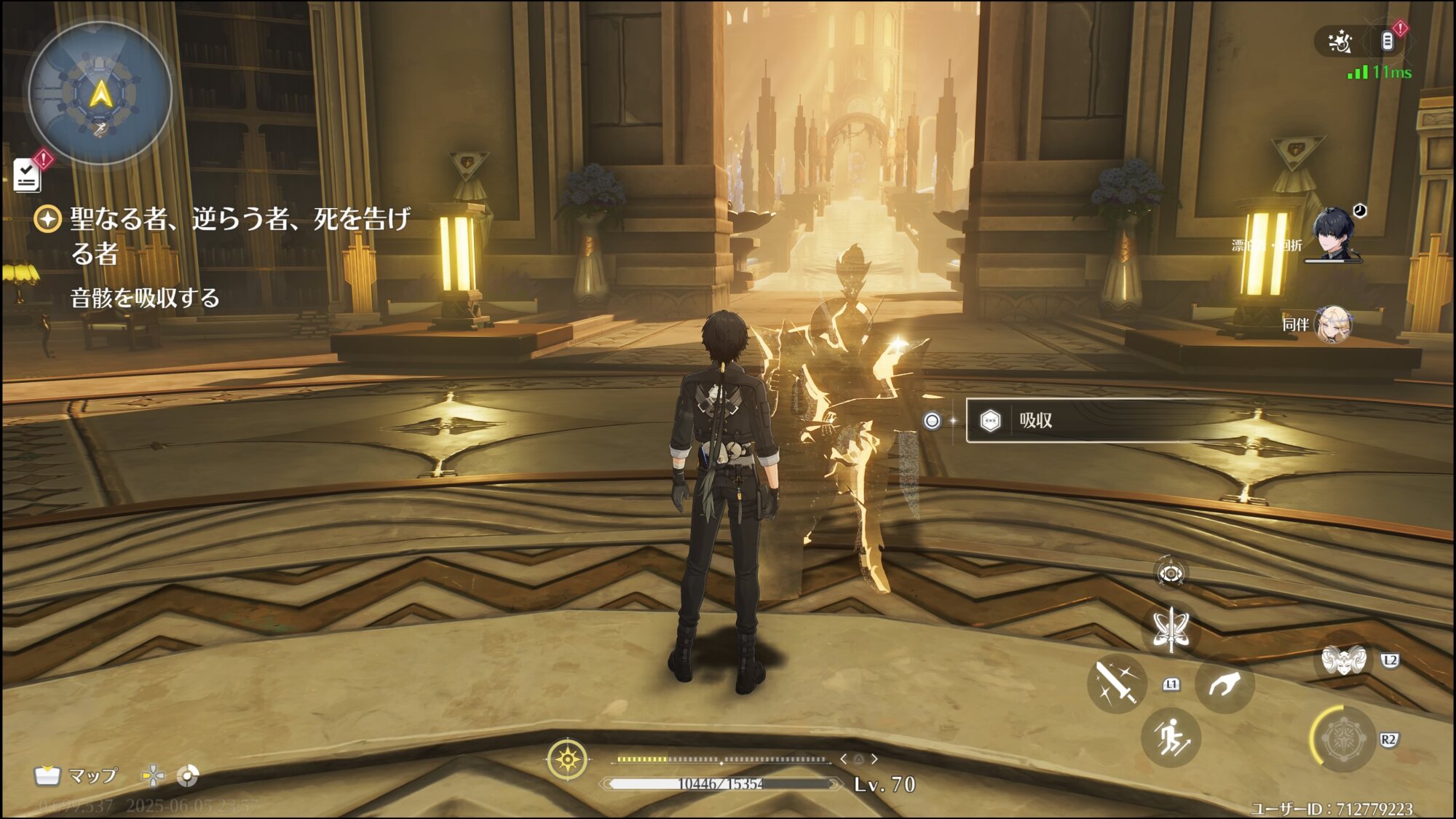The height and width of the screenshot is (819, 1456).
Task: Toggle the lock-on target icon
Action: click(x=1171, y=574)
